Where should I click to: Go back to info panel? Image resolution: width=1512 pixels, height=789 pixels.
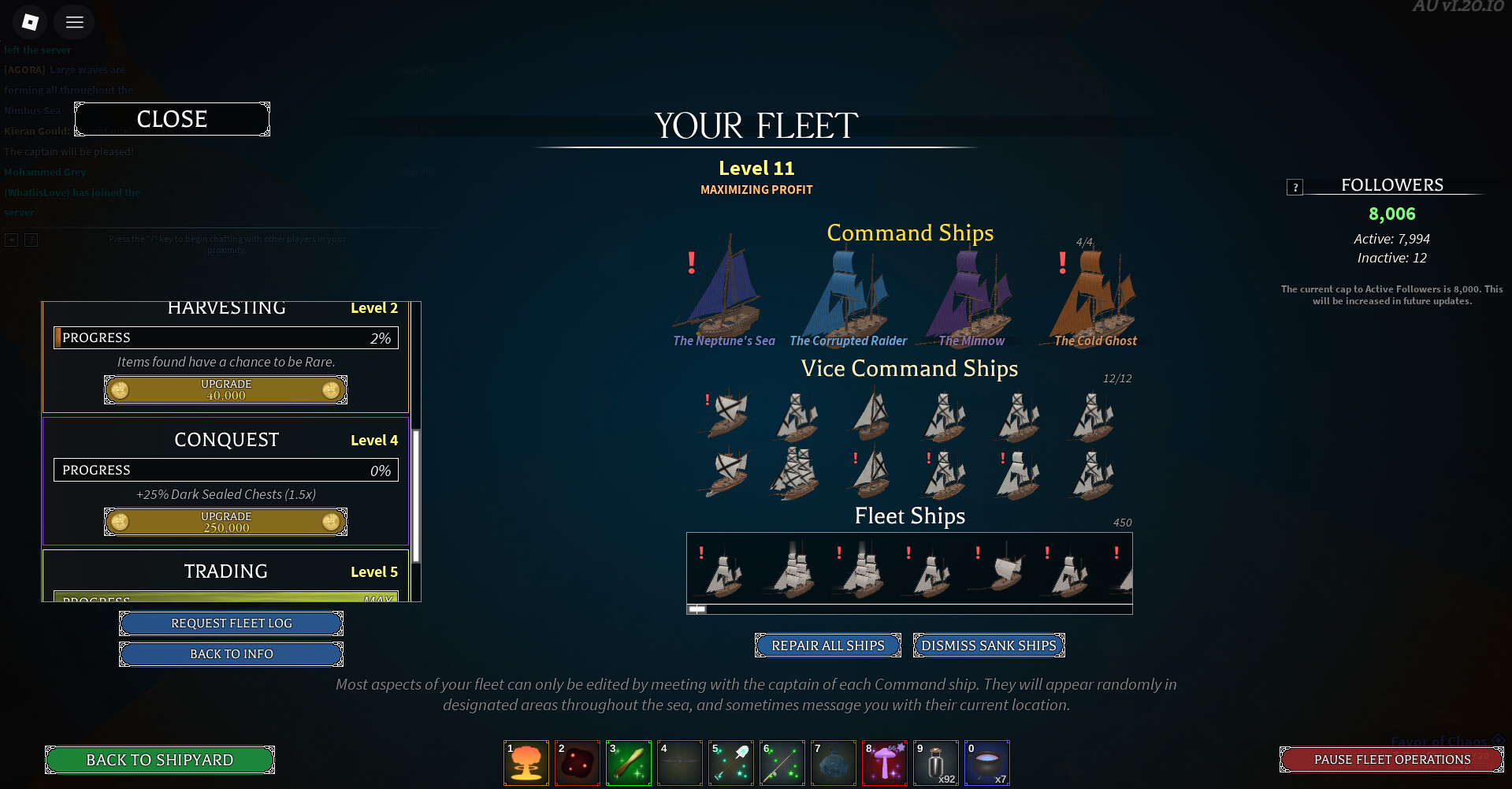231,654
